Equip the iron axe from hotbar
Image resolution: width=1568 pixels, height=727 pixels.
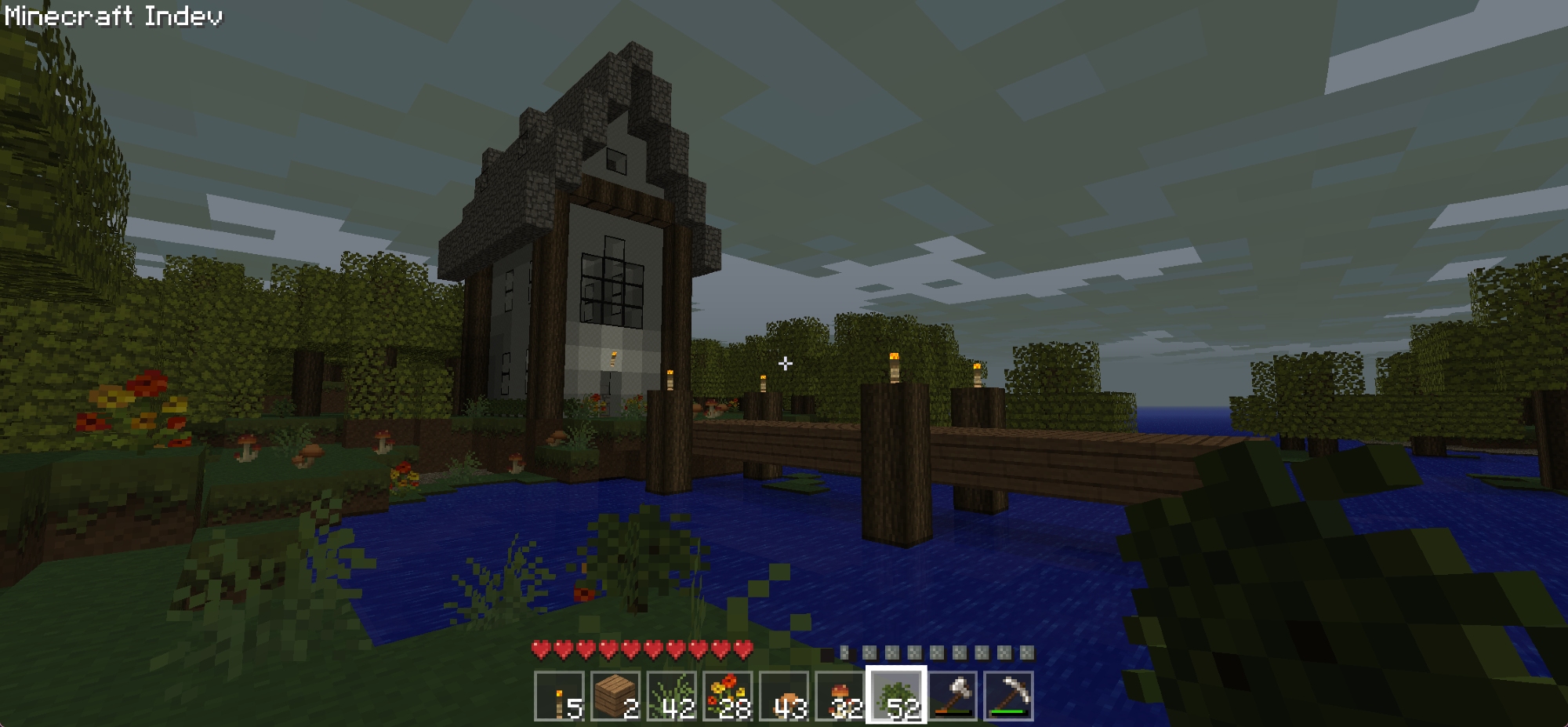pos(953,696)
